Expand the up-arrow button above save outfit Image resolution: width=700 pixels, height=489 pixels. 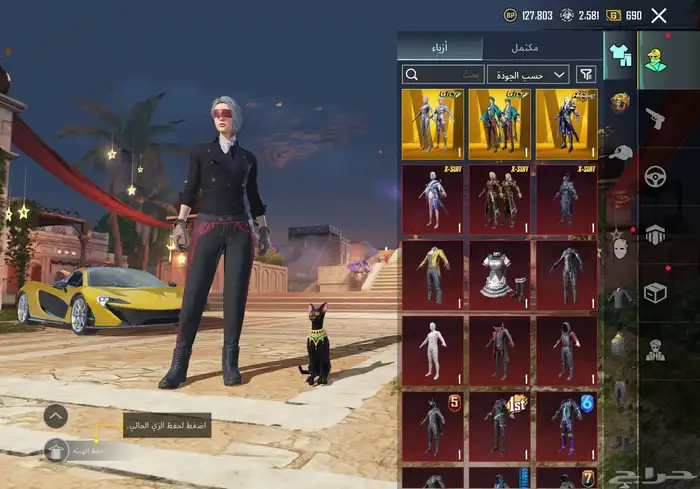[x=56, y=415]
